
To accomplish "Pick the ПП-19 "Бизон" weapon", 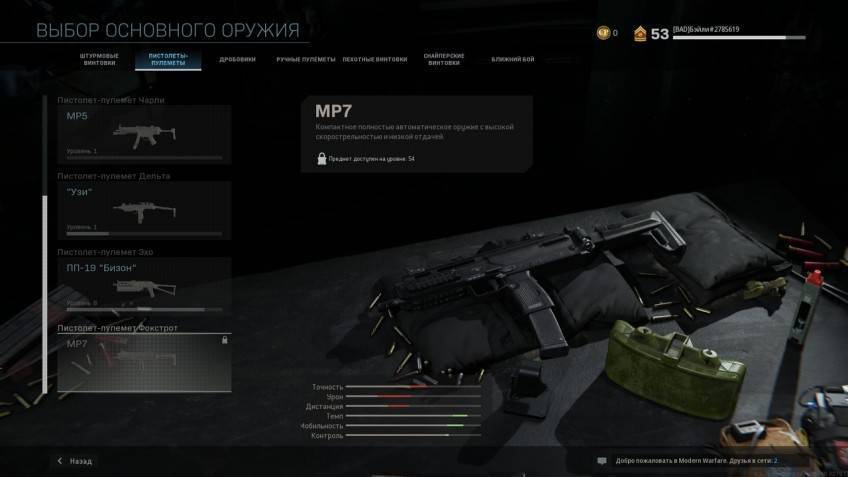I will (x=144, y=285).
